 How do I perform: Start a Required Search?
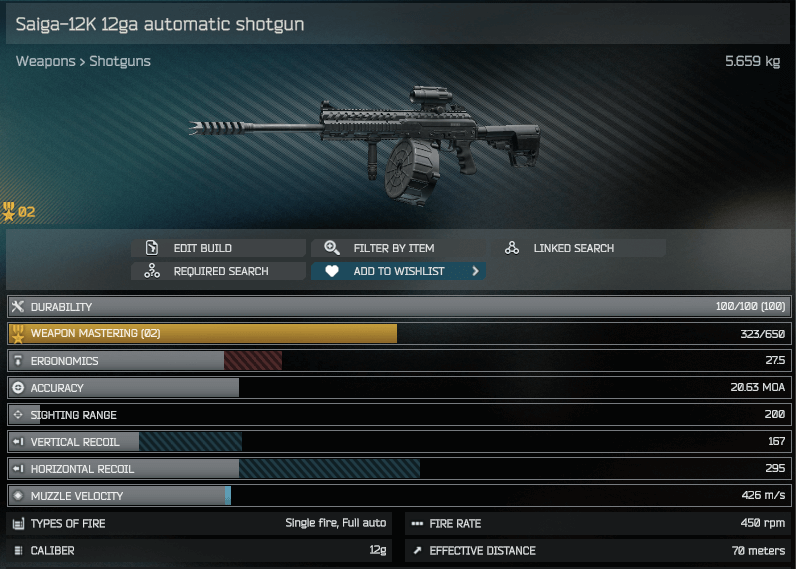(x=219, y=271)
